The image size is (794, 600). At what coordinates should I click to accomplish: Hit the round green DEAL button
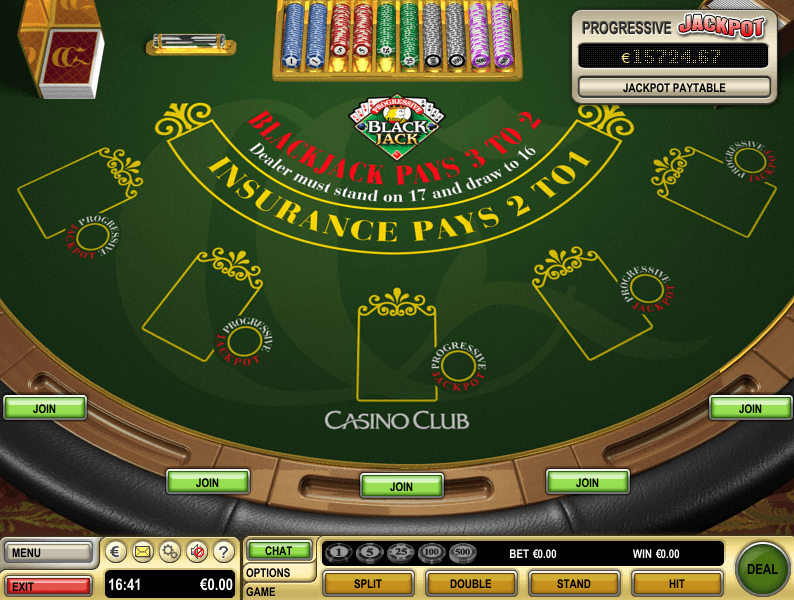pyautogui.click(x=762, y=569)
